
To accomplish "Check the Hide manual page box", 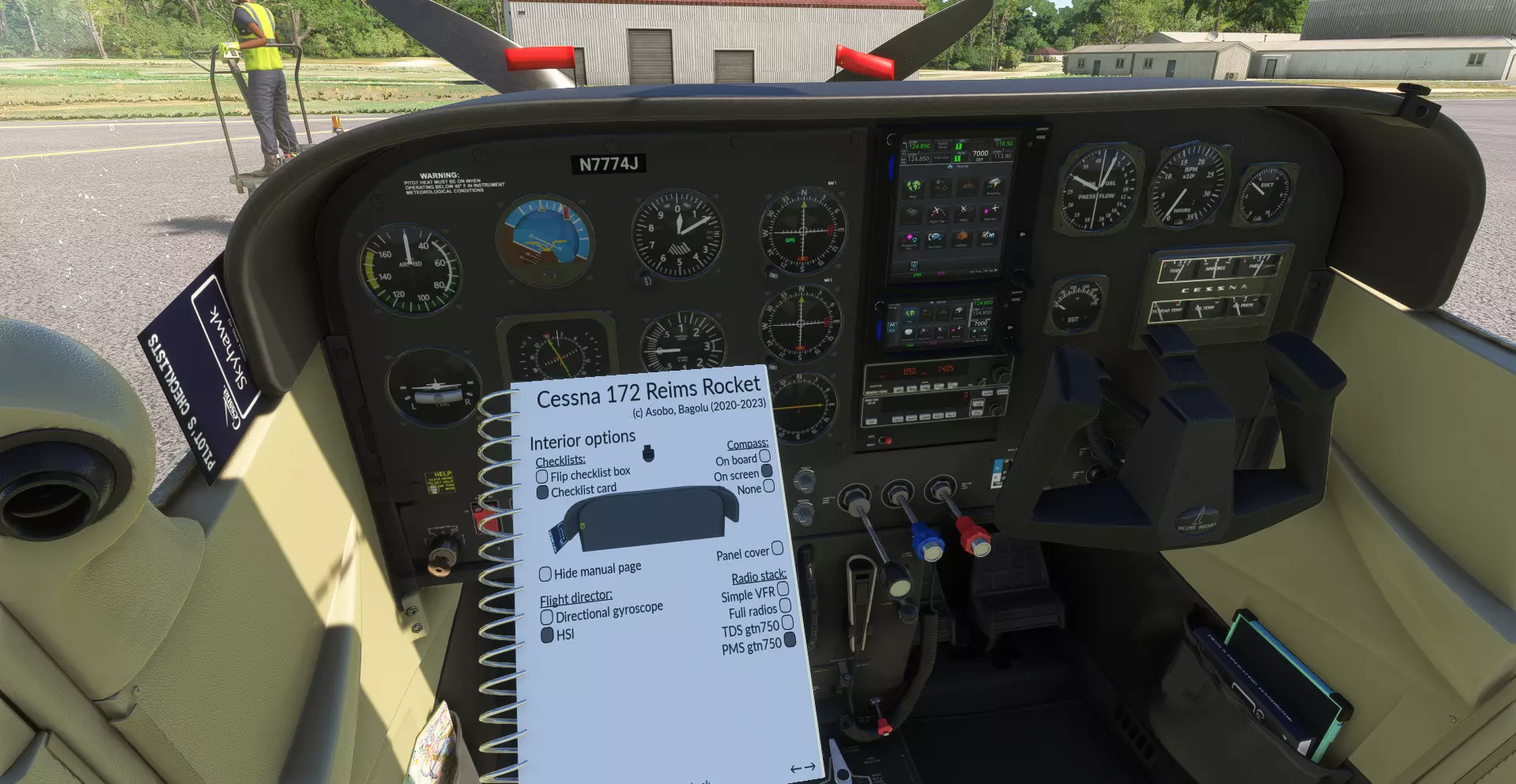I will pyautogui.click(x=545, y=574).
